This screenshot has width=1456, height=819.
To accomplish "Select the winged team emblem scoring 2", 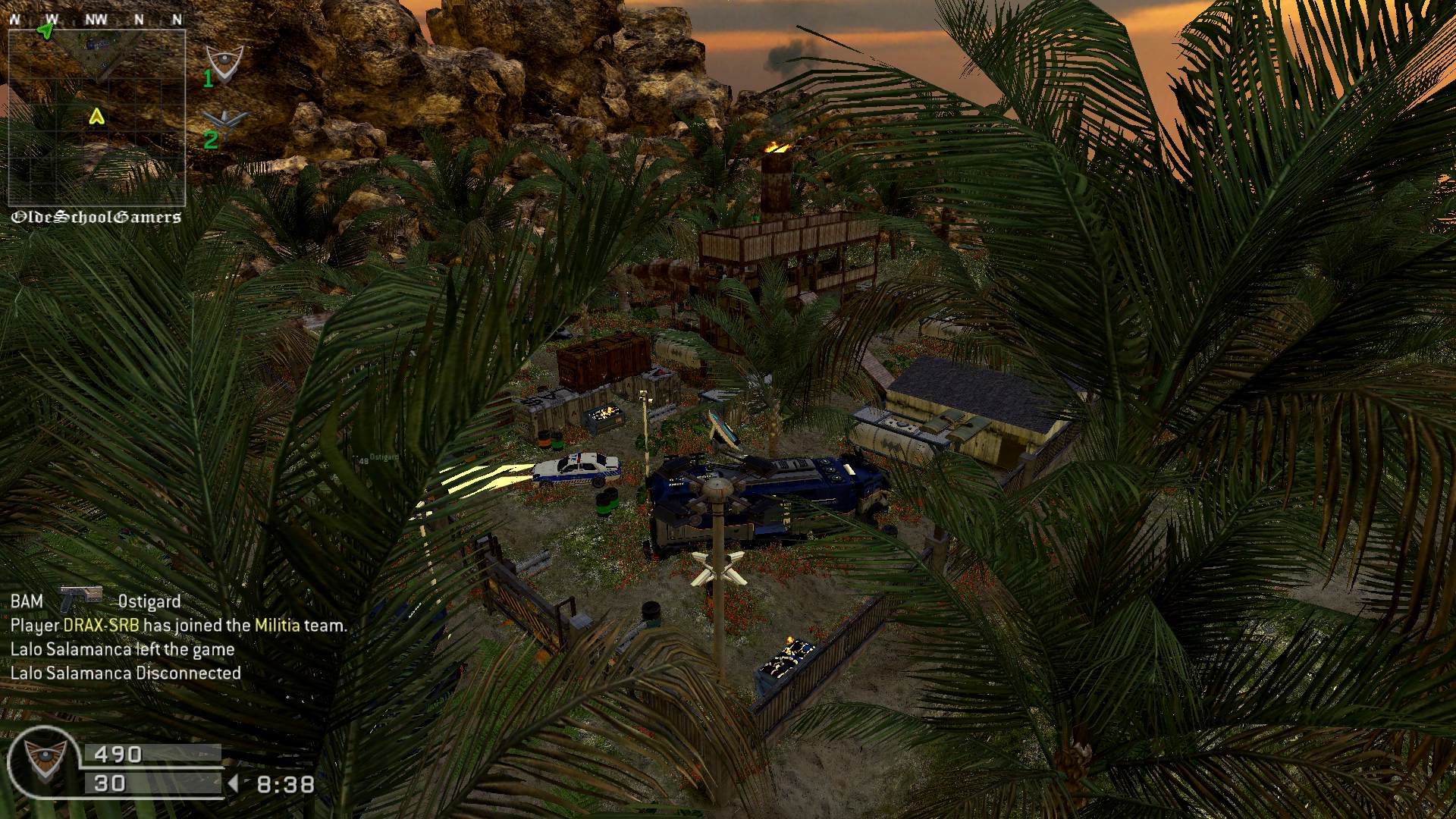I will point(225,121).
